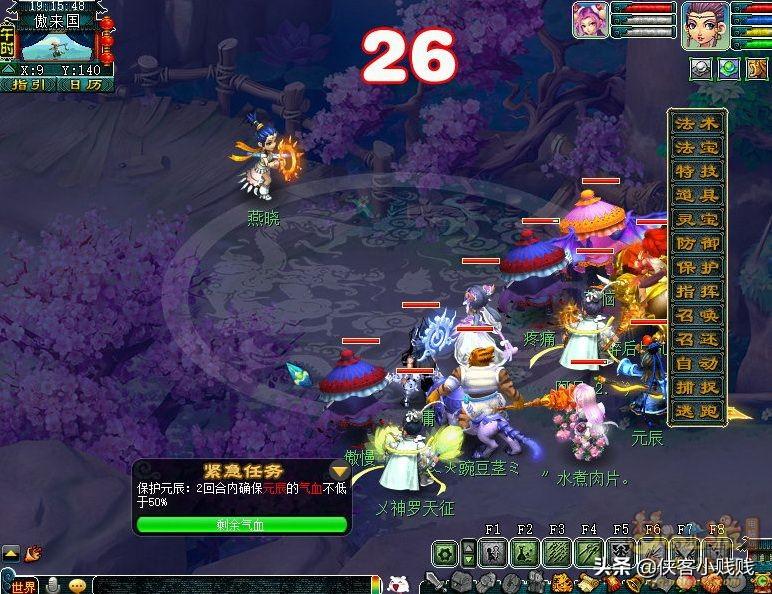
Task: Open 道具 items in the battle menu
Action: click(x=696, y=195)
